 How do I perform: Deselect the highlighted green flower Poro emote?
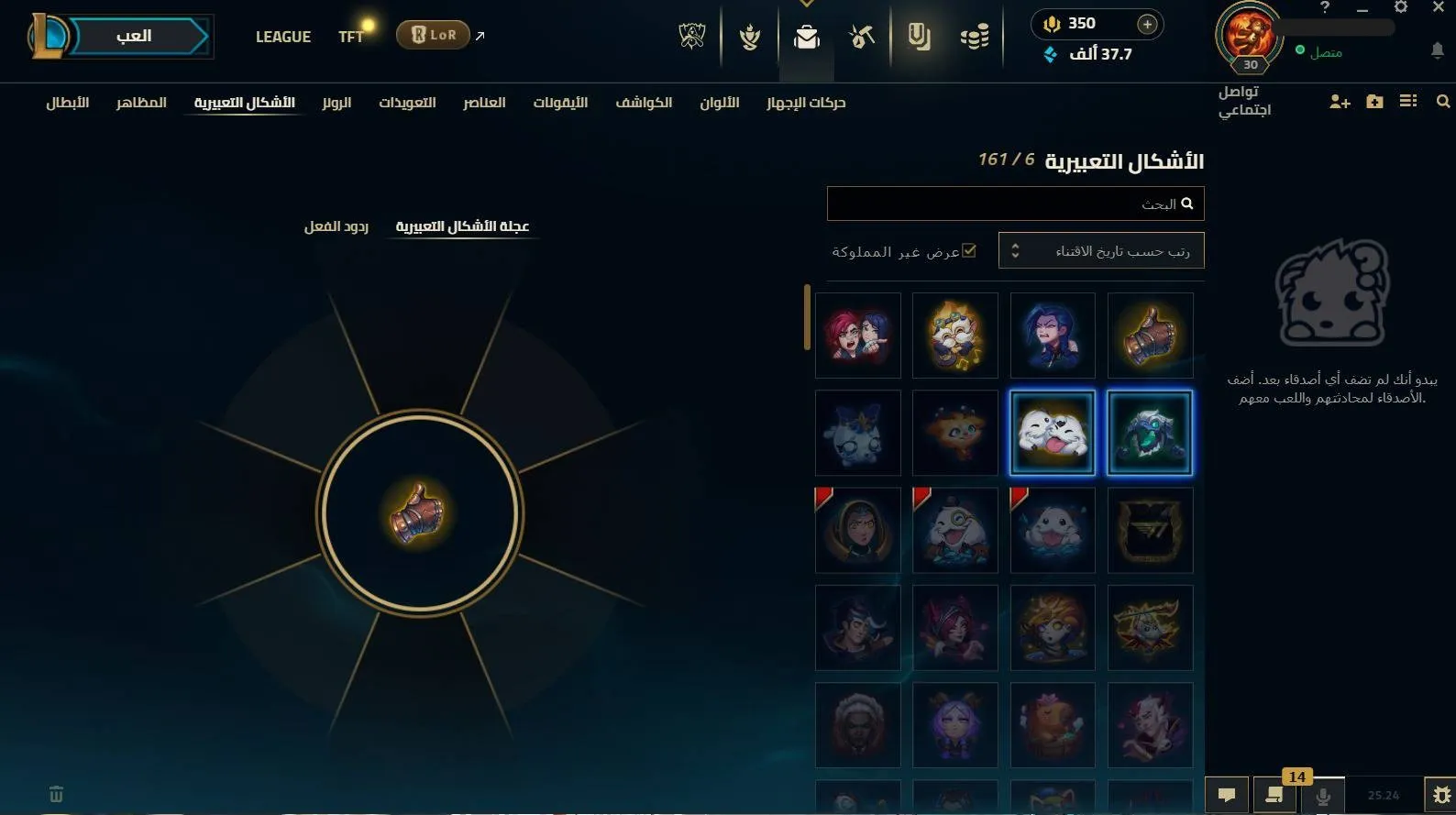(1150, 431)
